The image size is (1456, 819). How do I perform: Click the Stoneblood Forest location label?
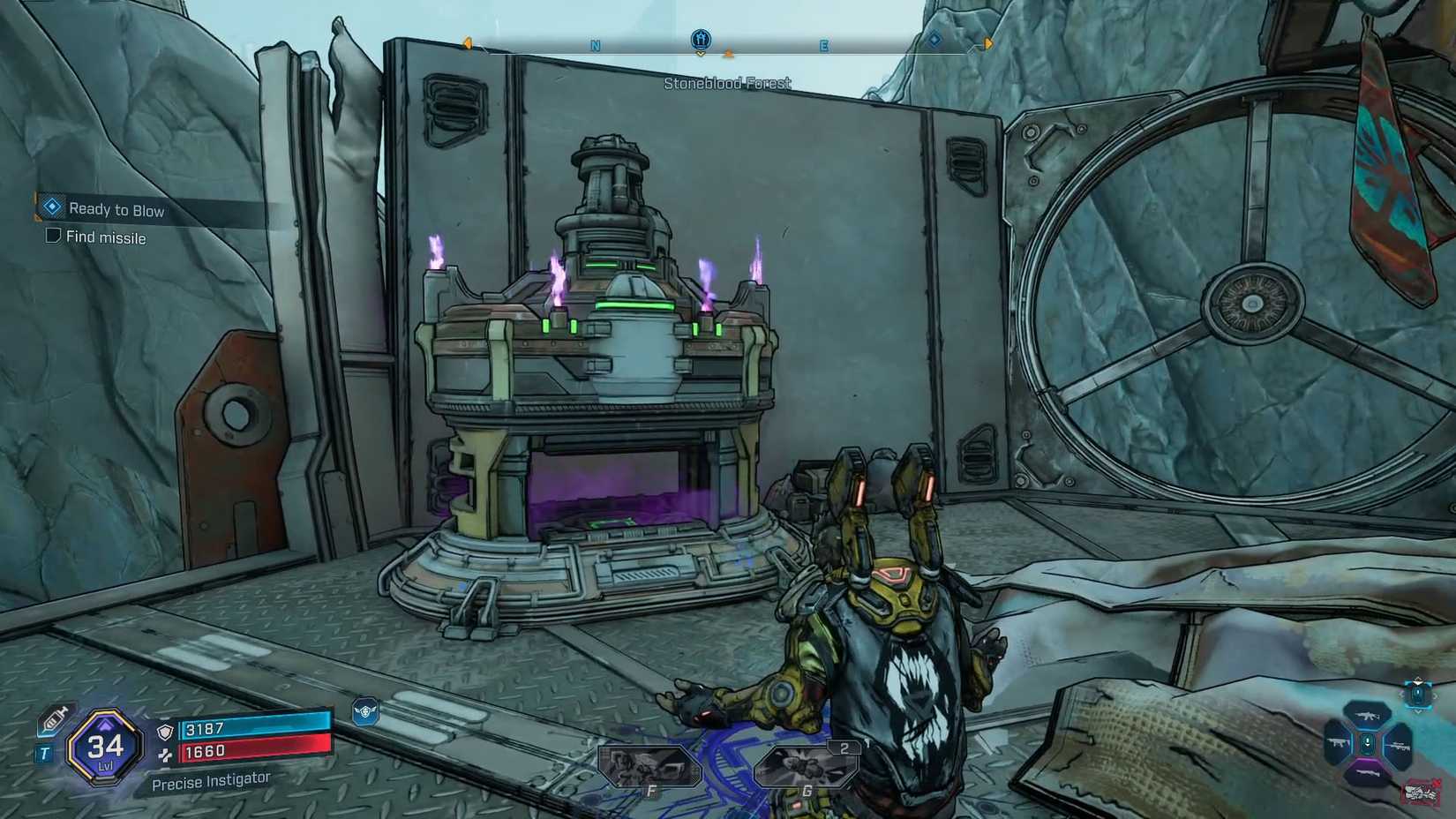tap(727, 83)
